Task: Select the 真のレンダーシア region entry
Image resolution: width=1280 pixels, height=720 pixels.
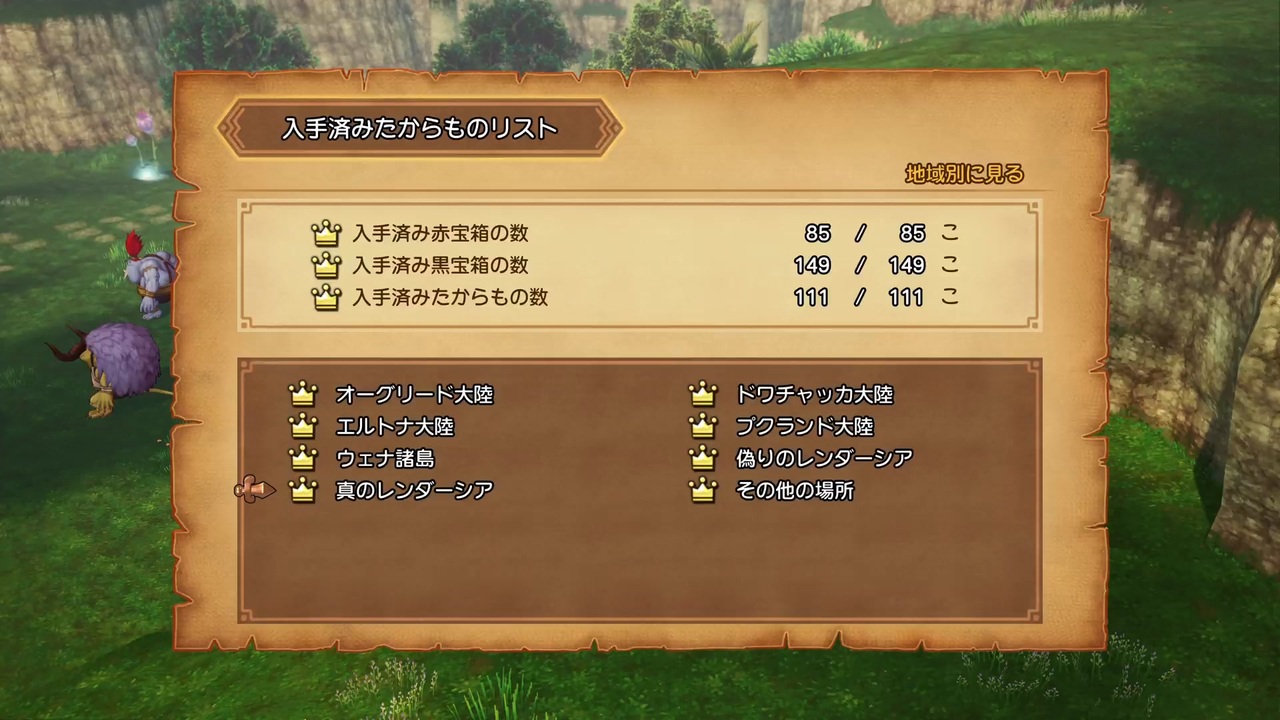Action: pos(413,490)
